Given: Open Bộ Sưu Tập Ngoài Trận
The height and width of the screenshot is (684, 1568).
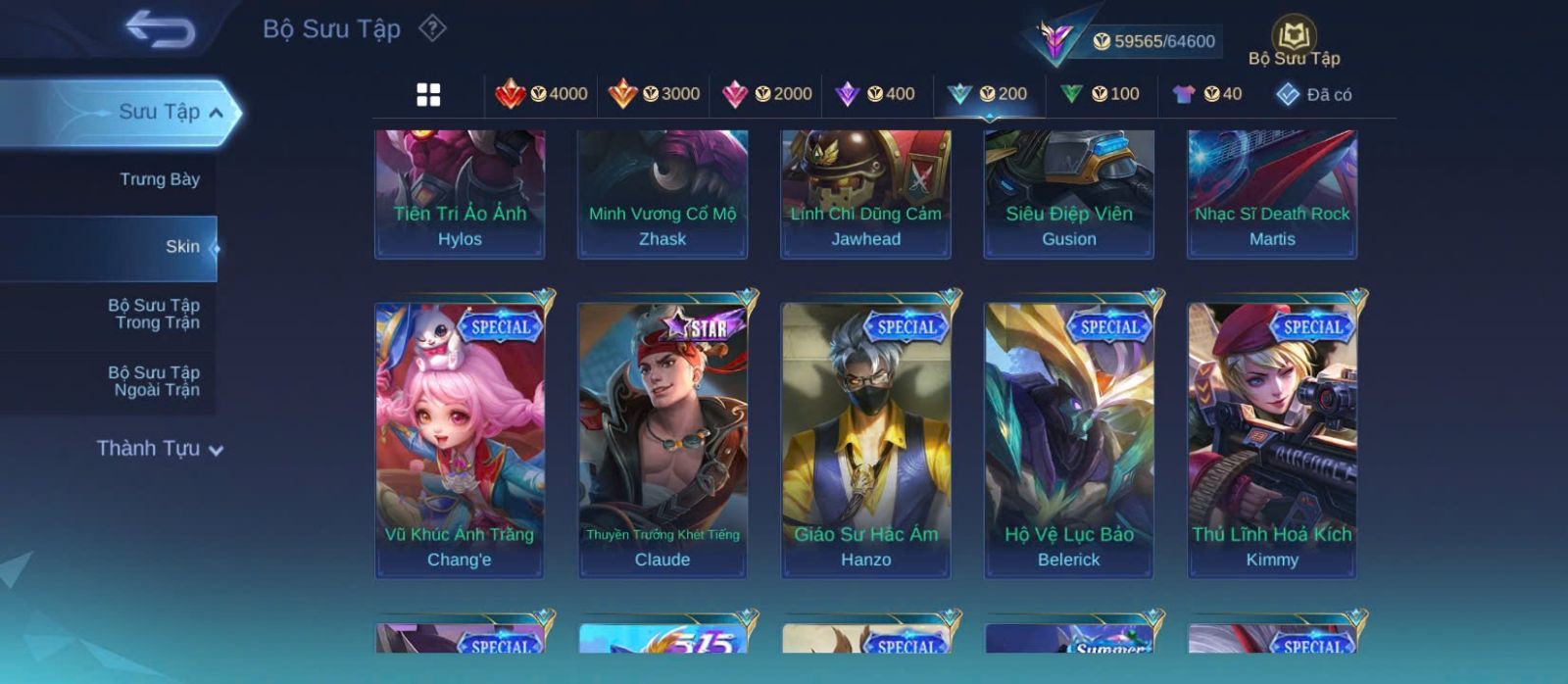Looking at the screenshot, I should [154, 381].
